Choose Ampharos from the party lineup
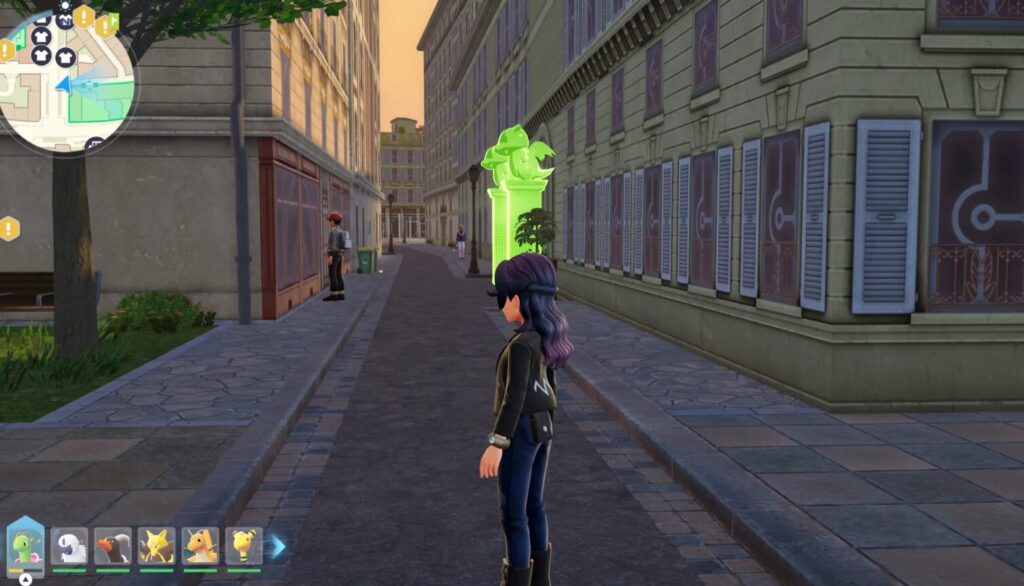Viewport: 1024px width, 586px height. coord(243,547)
